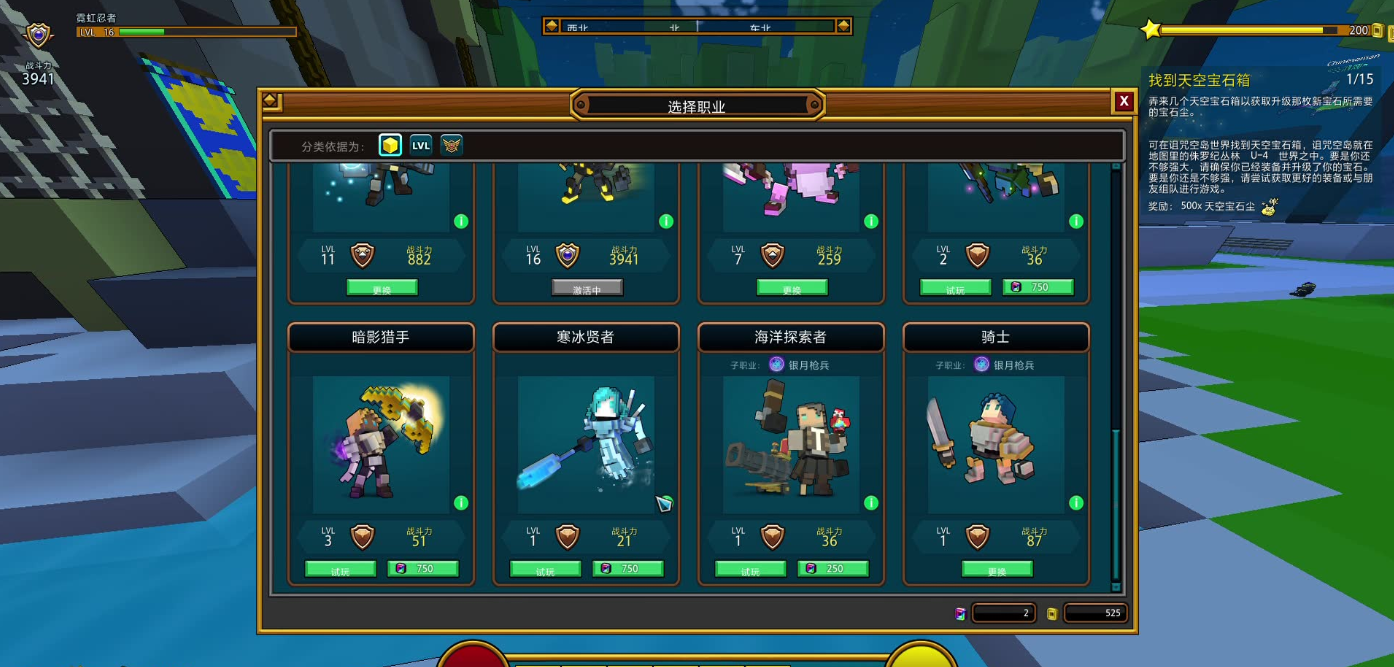Screen dimensions: 1394x667
Task: Buy the level 2 class for 750
Action: point(1038,287)
